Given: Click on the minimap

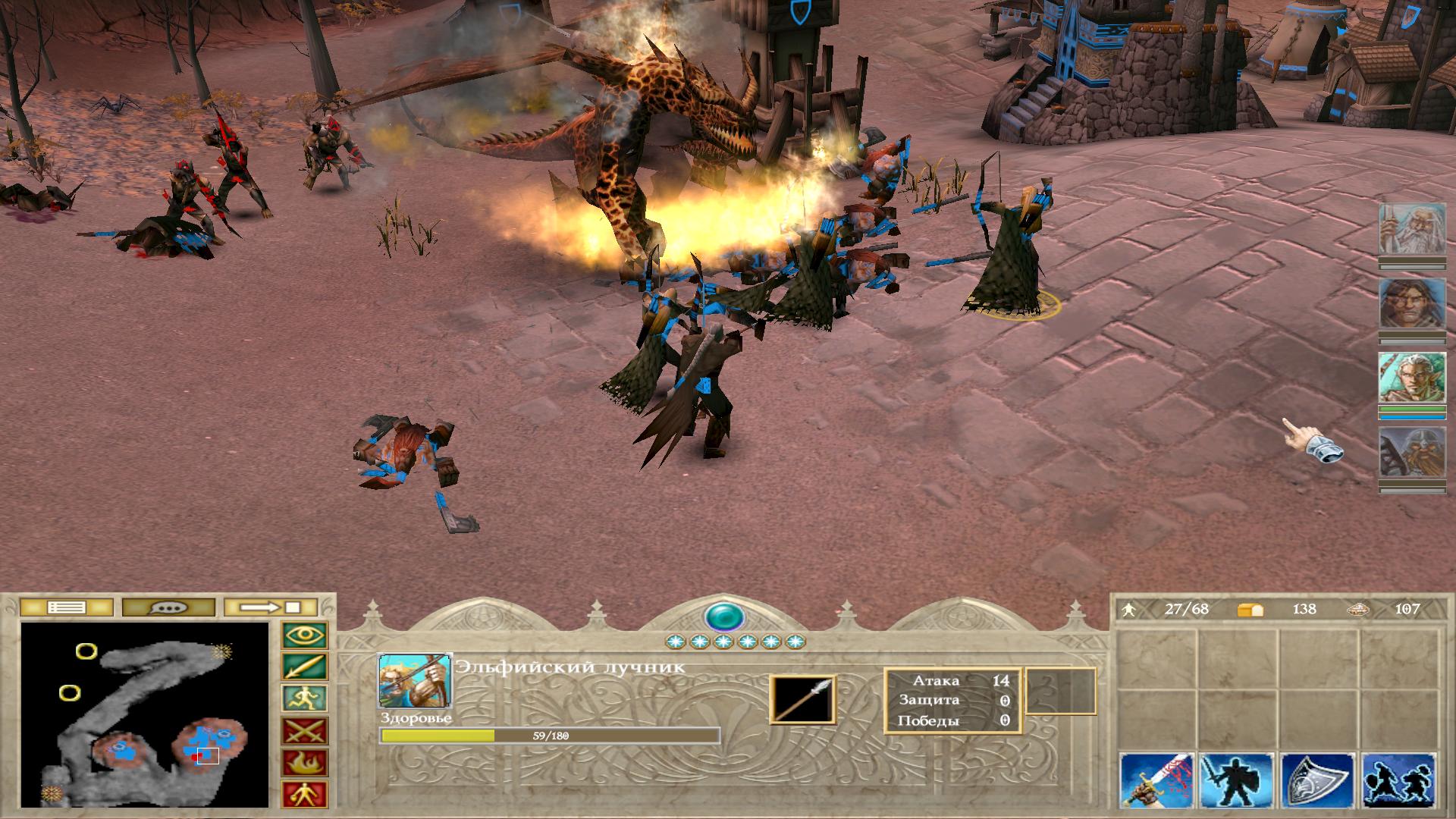Looking at the screenshot, I should tap(145, 714).
